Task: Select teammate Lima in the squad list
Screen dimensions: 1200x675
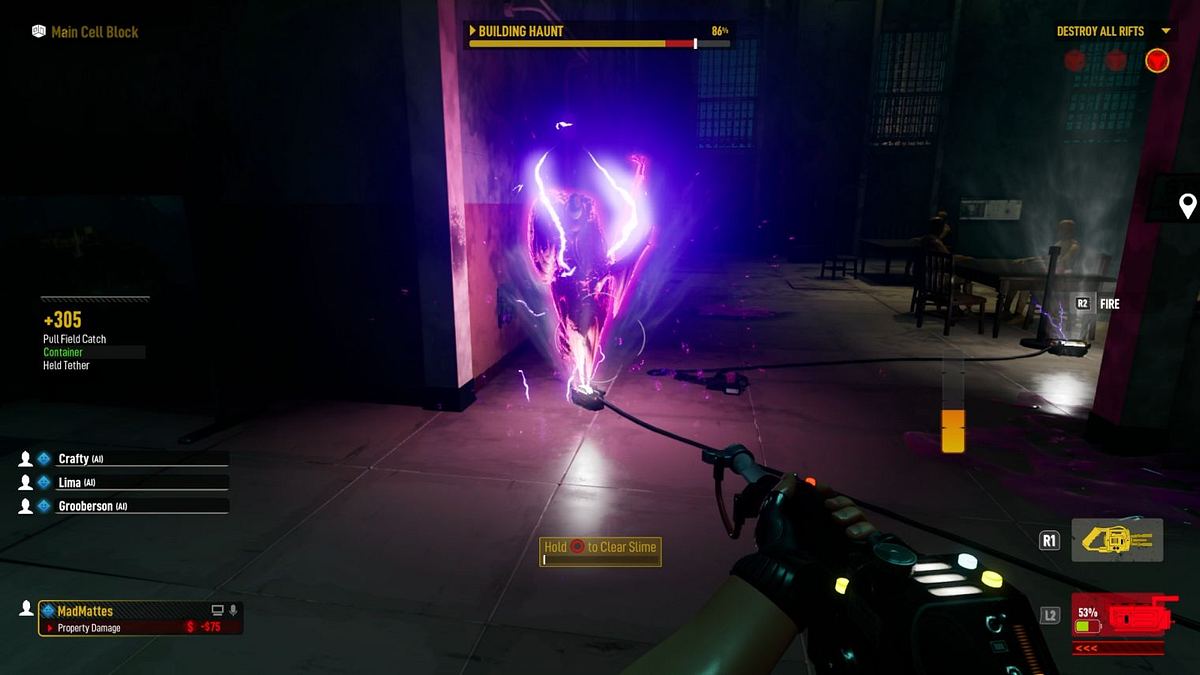Action: pos(71,482)
